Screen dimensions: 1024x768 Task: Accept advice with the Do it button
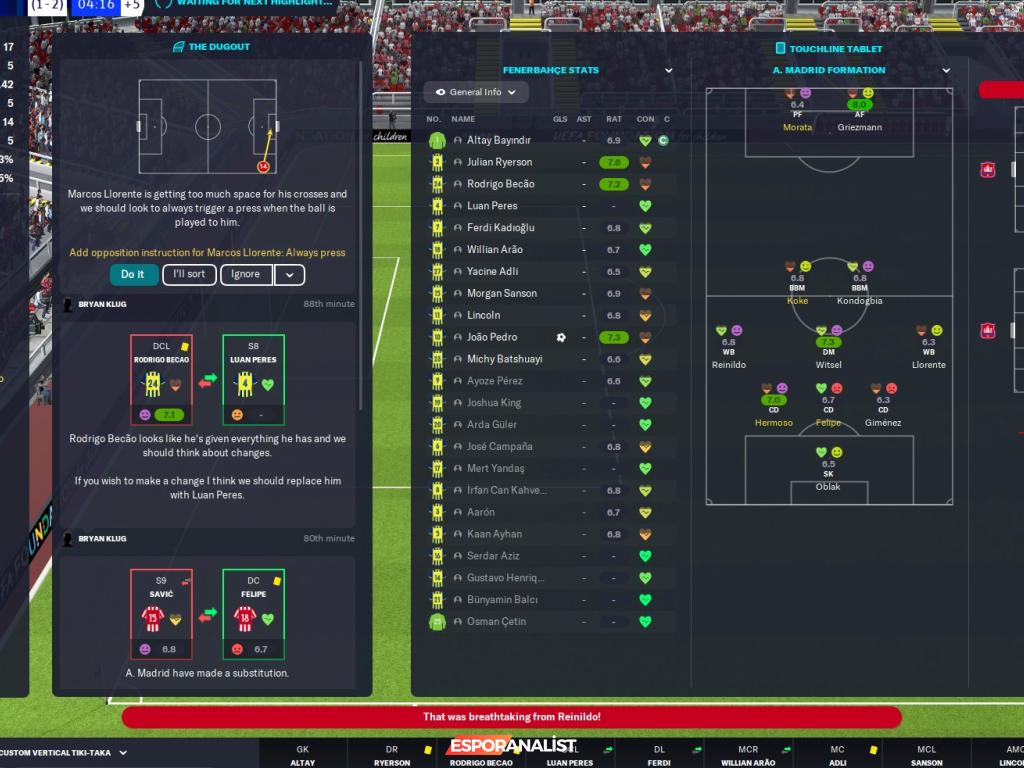pyautogui.click(x=133, y=275)
